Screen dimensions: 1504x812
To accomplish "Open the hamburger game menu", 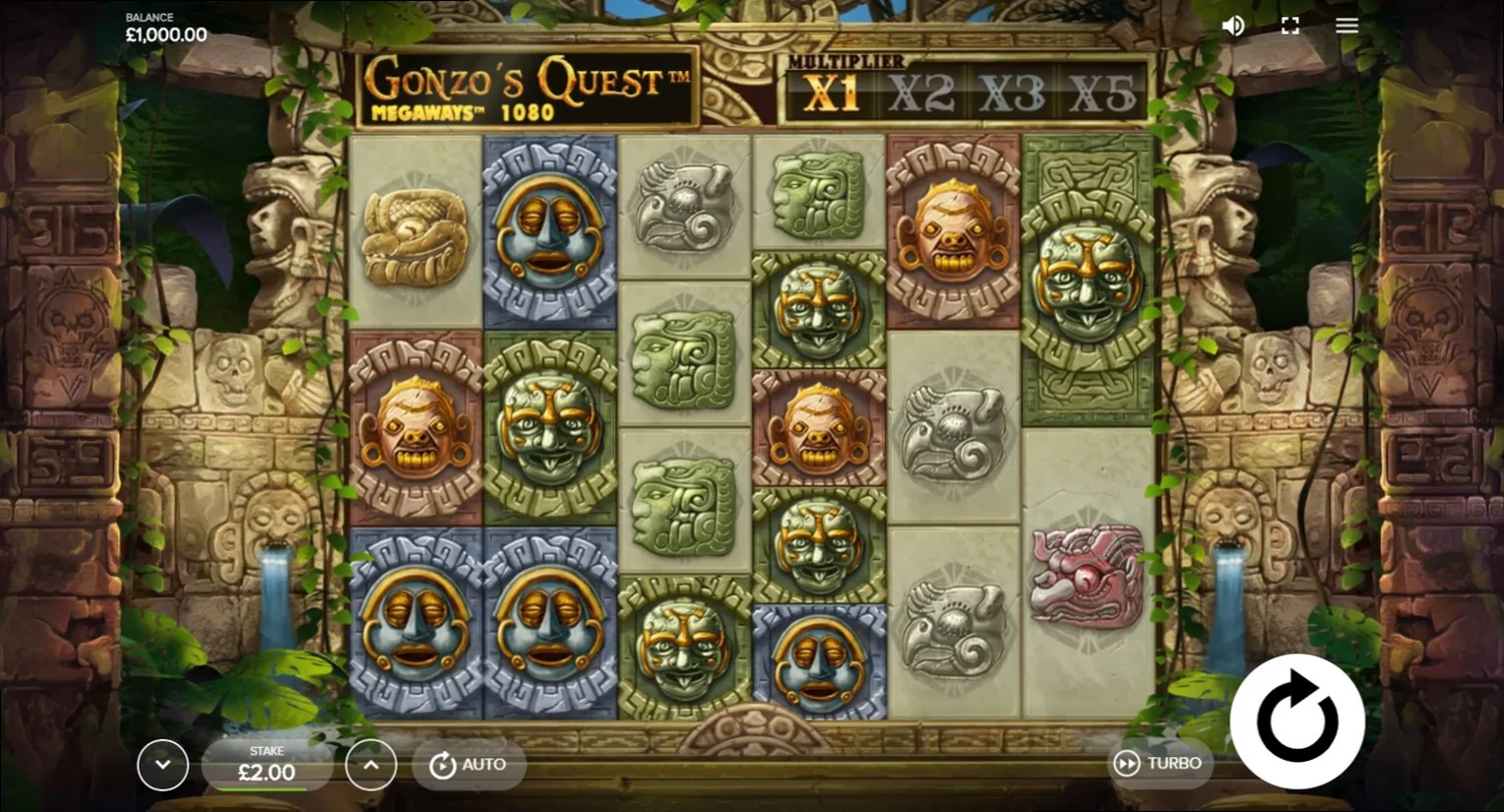I will [1346, 25].
